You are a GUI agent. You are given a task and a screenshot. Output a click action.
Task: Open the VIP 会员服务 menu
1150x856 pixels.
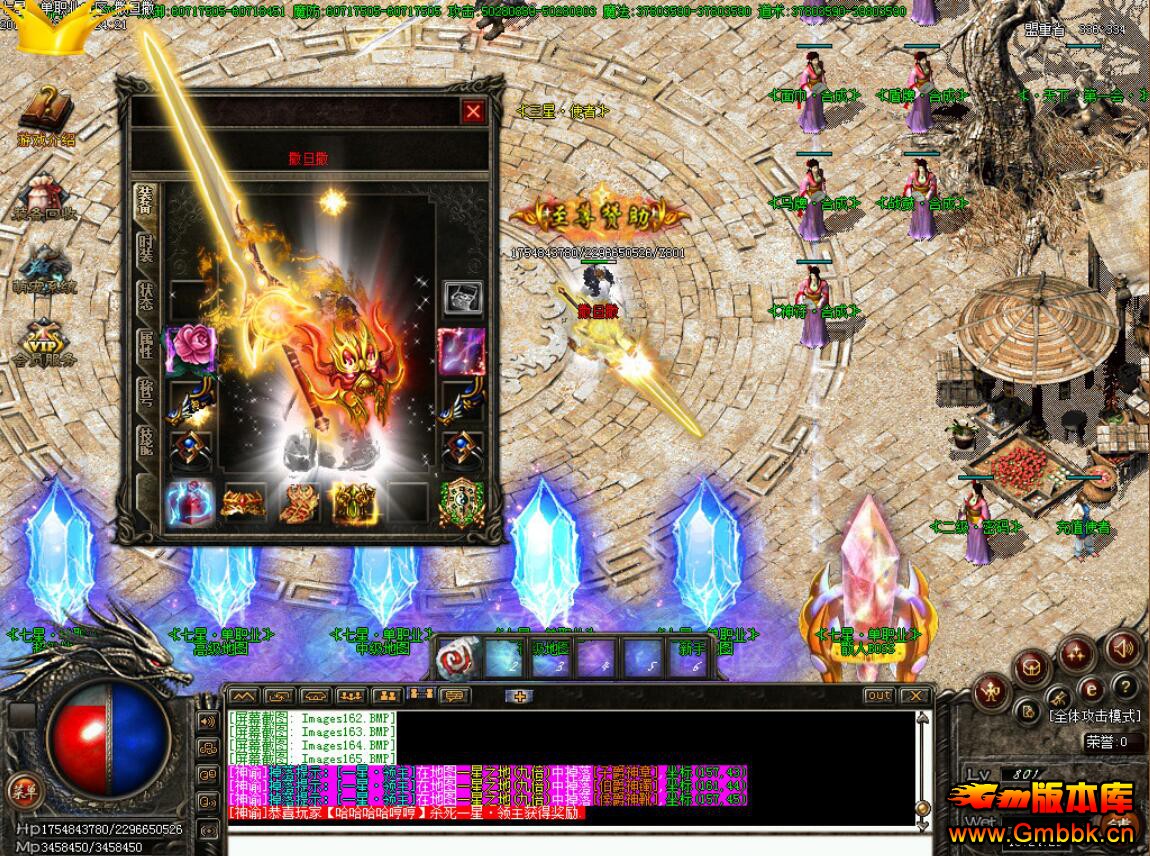[x=45, y=340]
